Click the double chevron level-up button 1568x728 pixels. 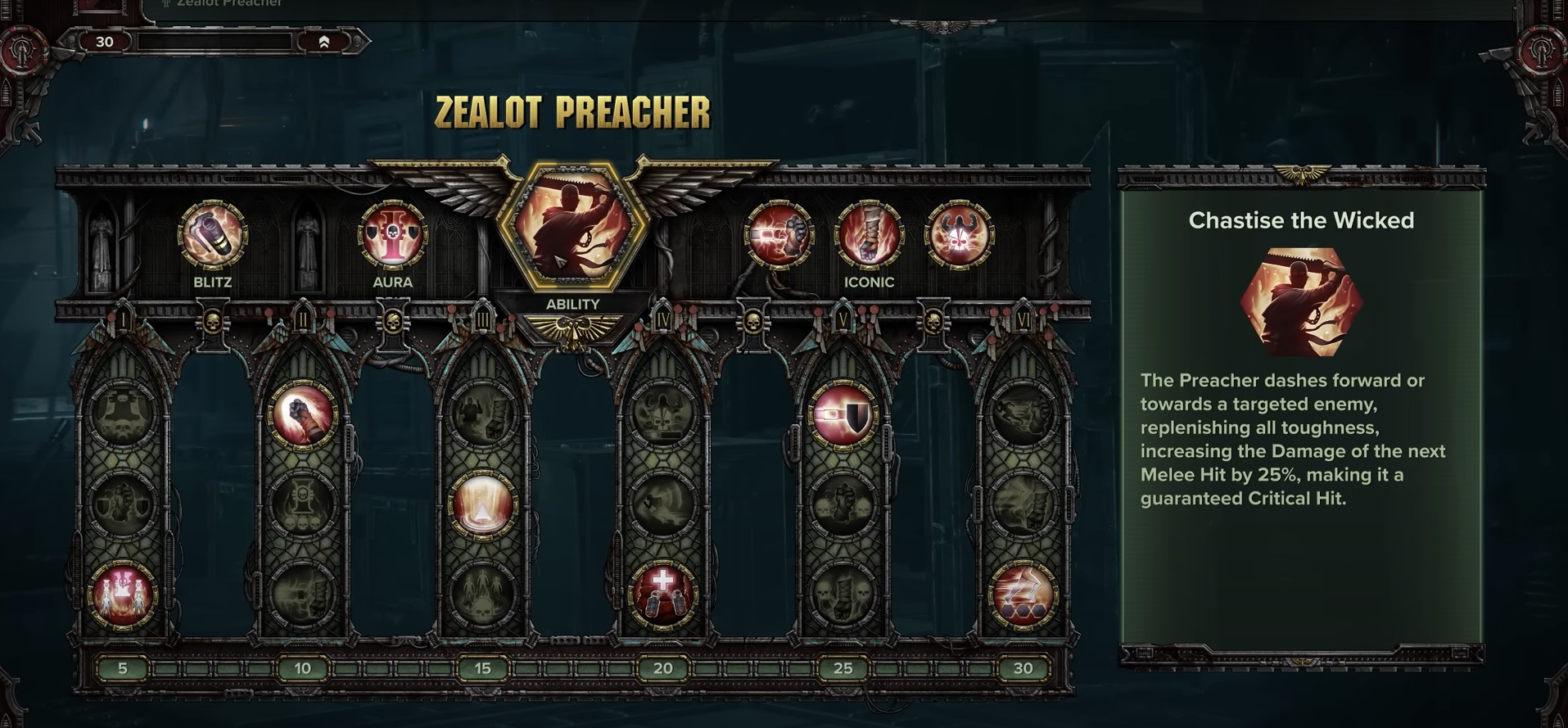324,42
